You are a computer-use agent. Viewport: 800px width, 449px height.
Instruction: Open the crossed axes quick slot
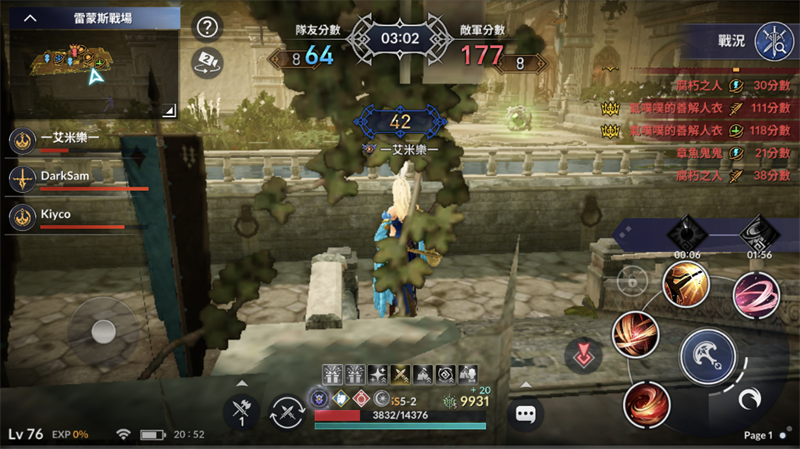coord(241,412)
